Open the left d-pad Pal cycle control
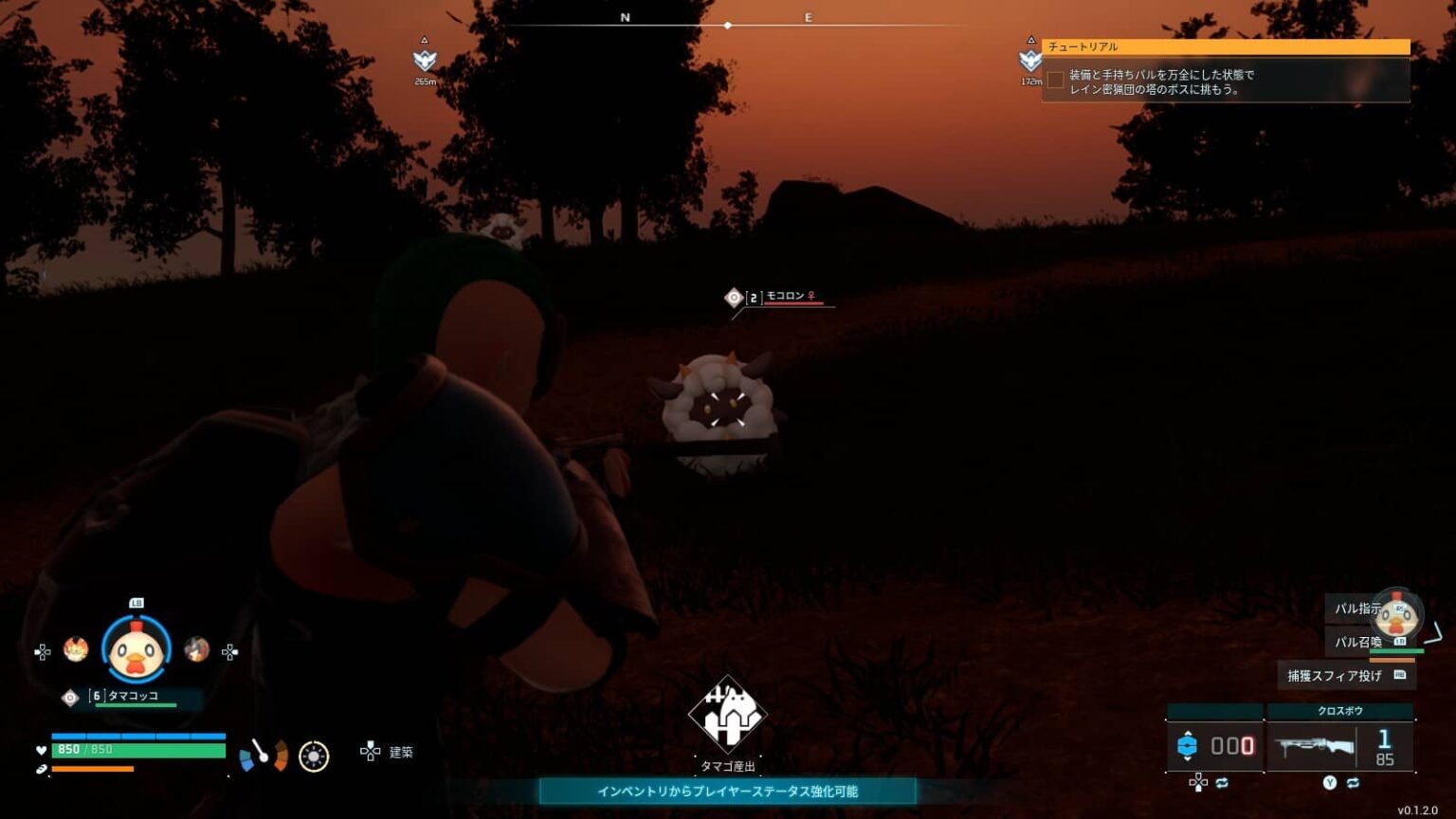This screenshot has width=1456, height=819. (x=41, y=649)
